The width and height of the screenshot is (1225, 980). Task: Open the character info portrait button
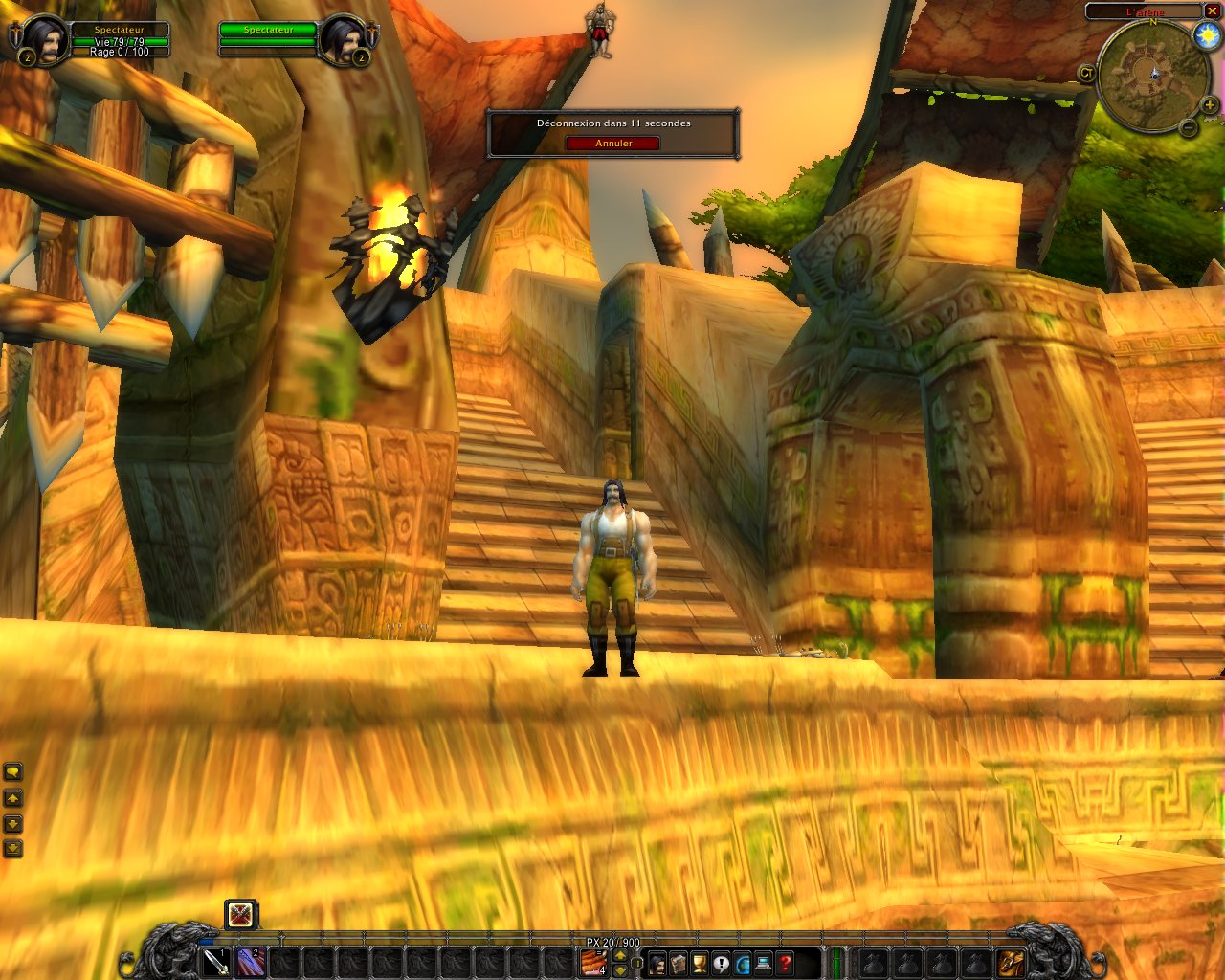(x=657, y=963)
